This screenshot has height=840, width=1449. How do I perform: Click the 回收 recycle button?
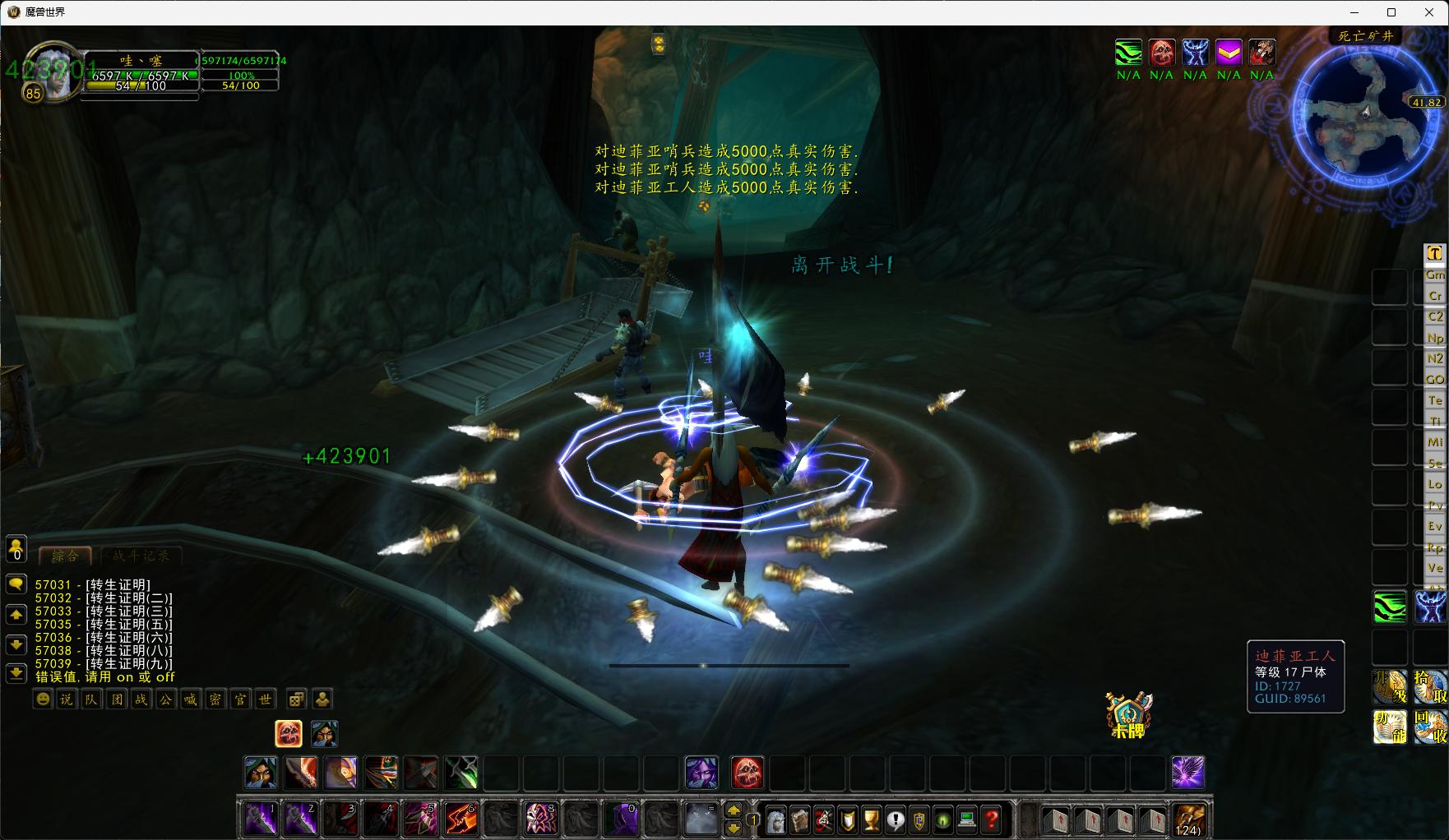[x=1431, y=727]
